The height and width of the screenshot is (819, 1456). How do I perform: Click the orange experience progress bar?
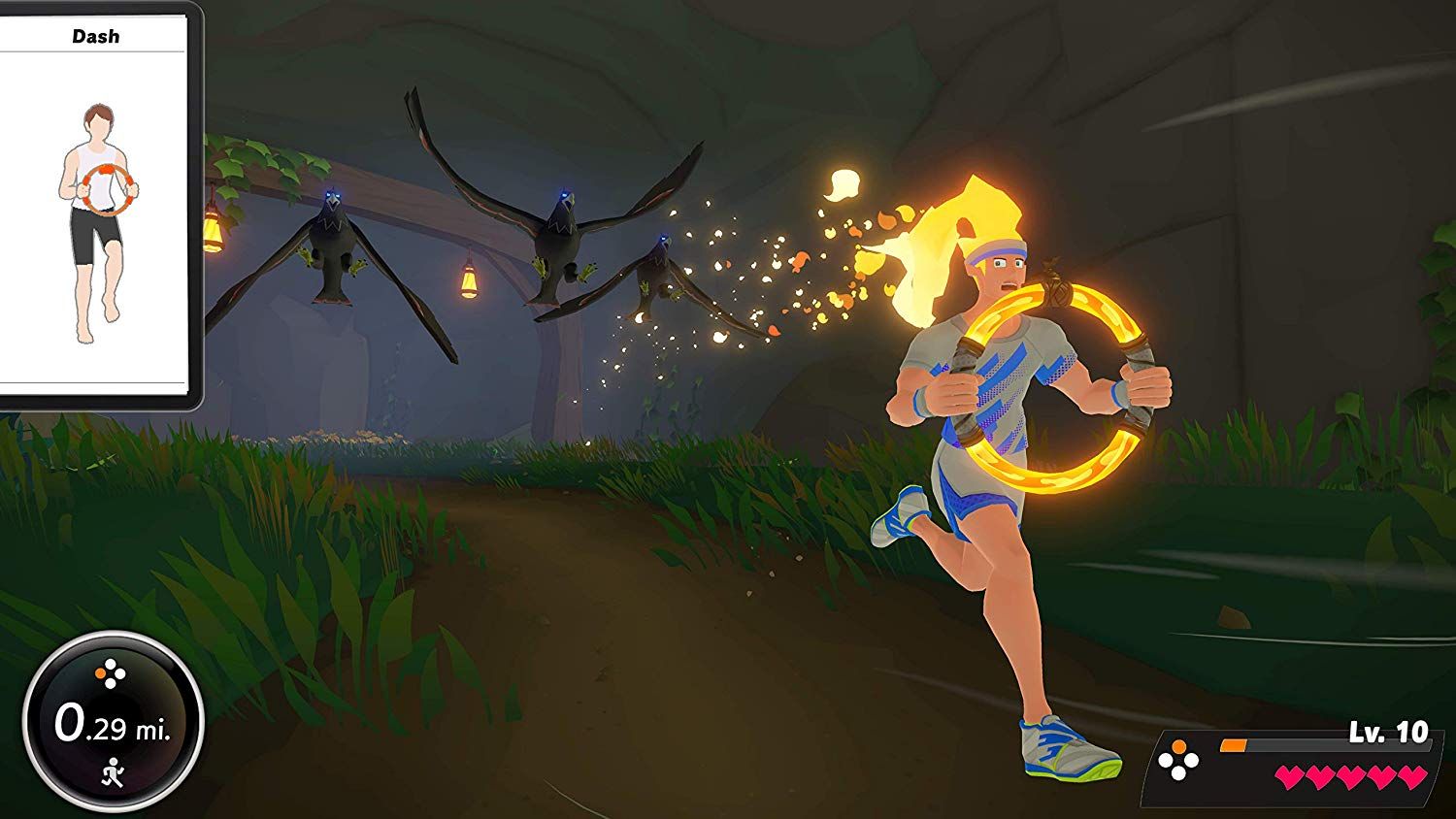point(1233,745)
